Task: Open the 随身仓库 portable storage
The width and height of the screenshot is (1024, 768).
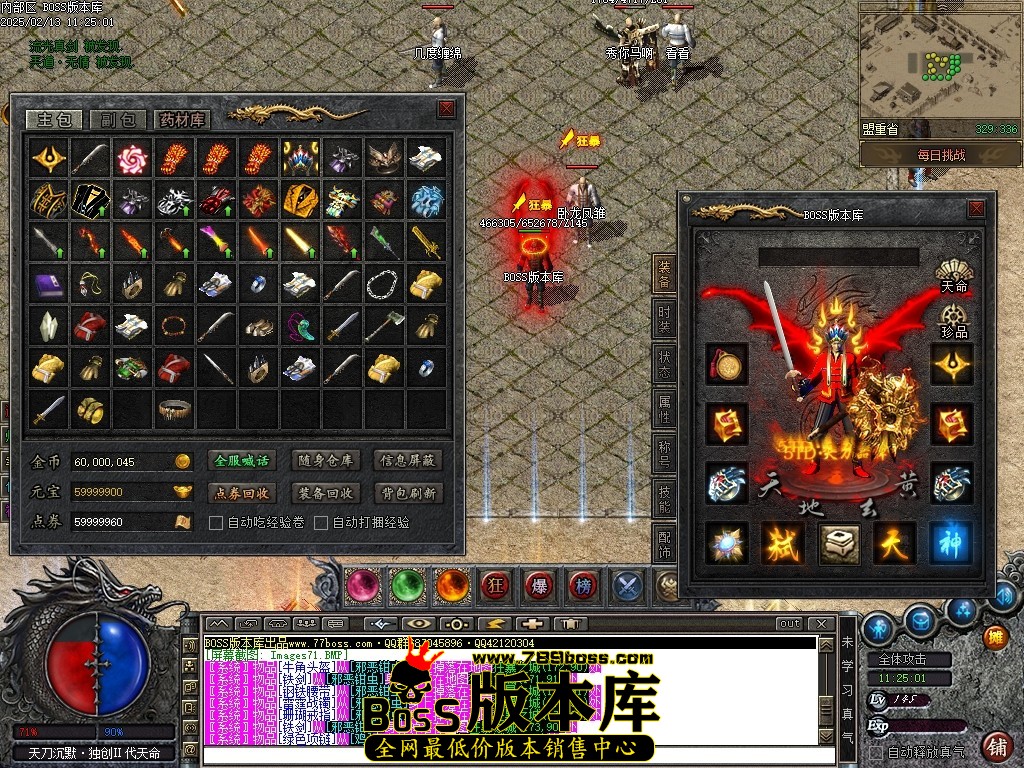Action: (325, 461)
